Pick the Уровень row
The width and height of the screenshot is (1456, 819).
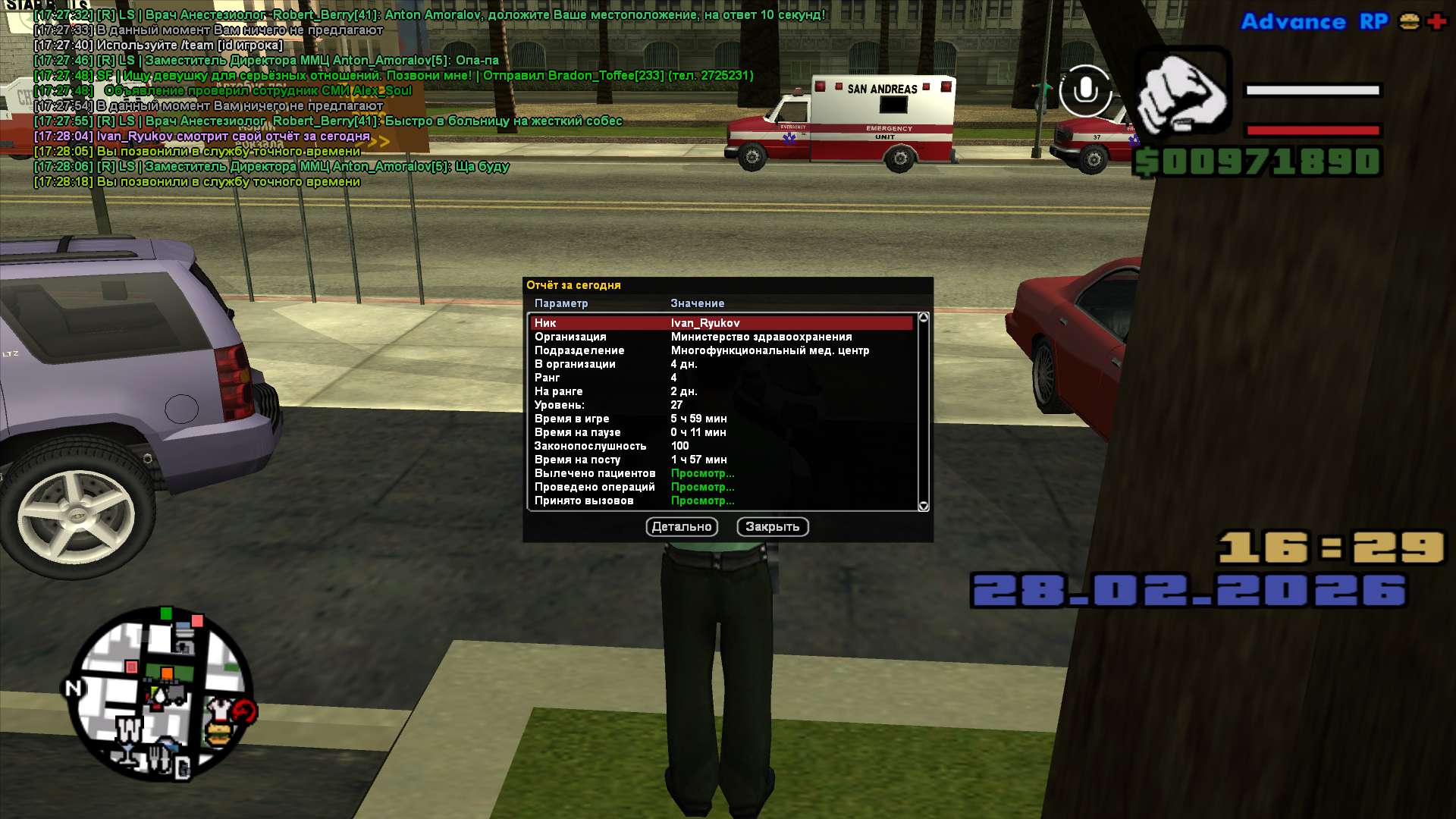720,405
